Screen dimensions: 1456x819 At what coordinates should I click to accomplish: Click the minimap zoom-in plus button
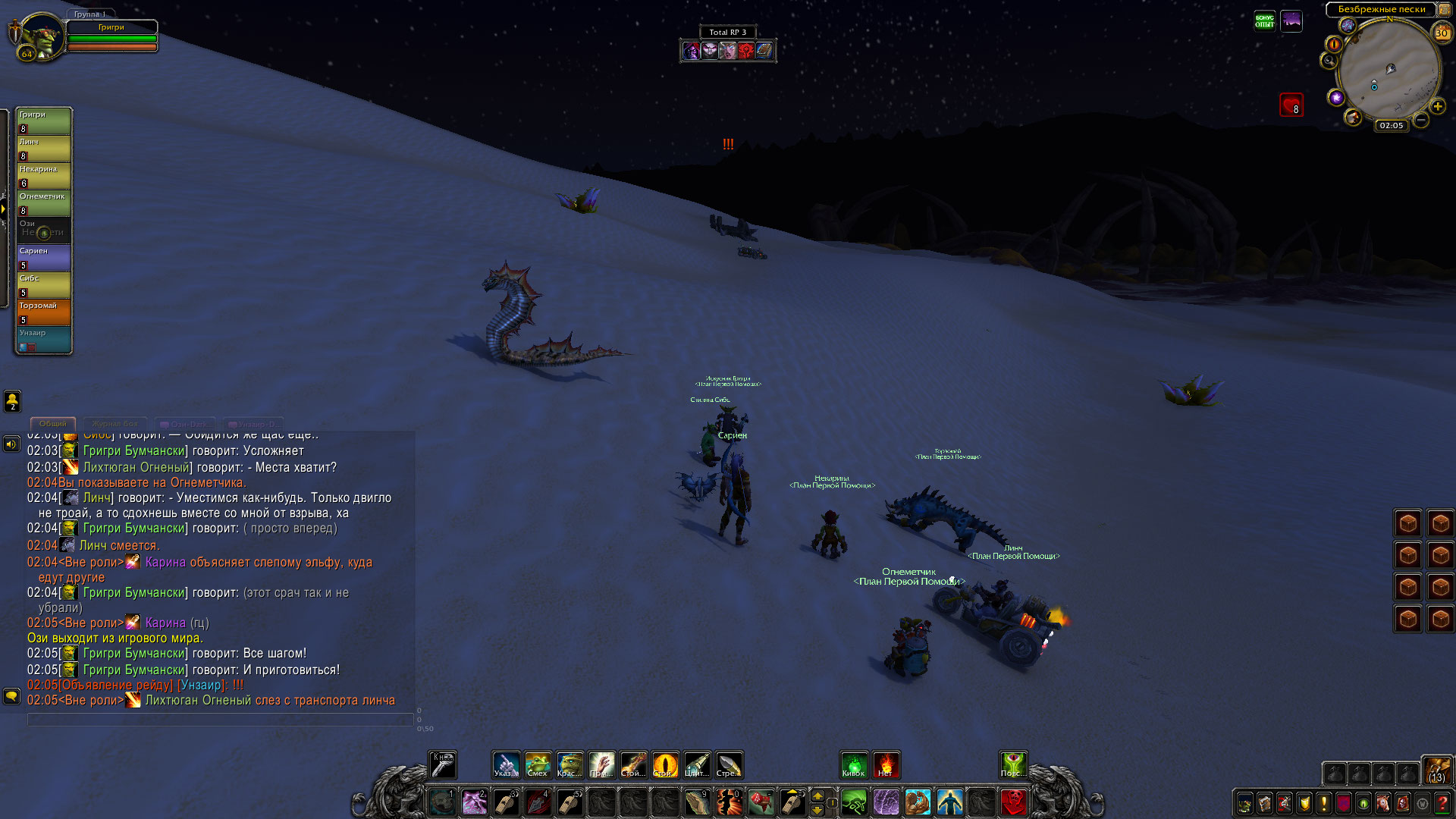coord(1437,107)
